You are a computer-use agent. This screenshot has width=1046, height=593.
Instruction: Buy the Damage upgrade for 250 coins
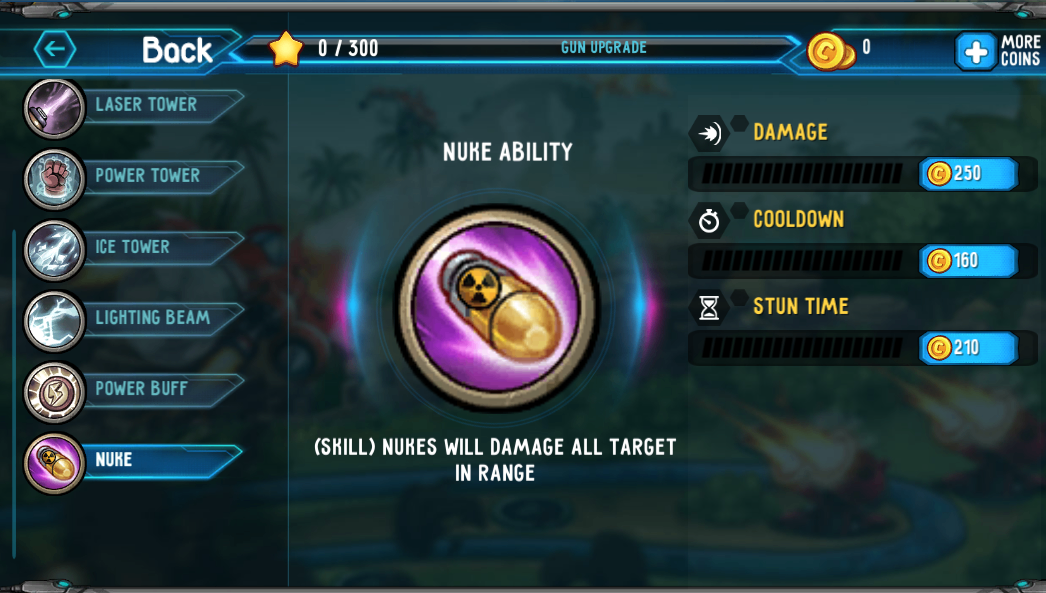(967, 174)
